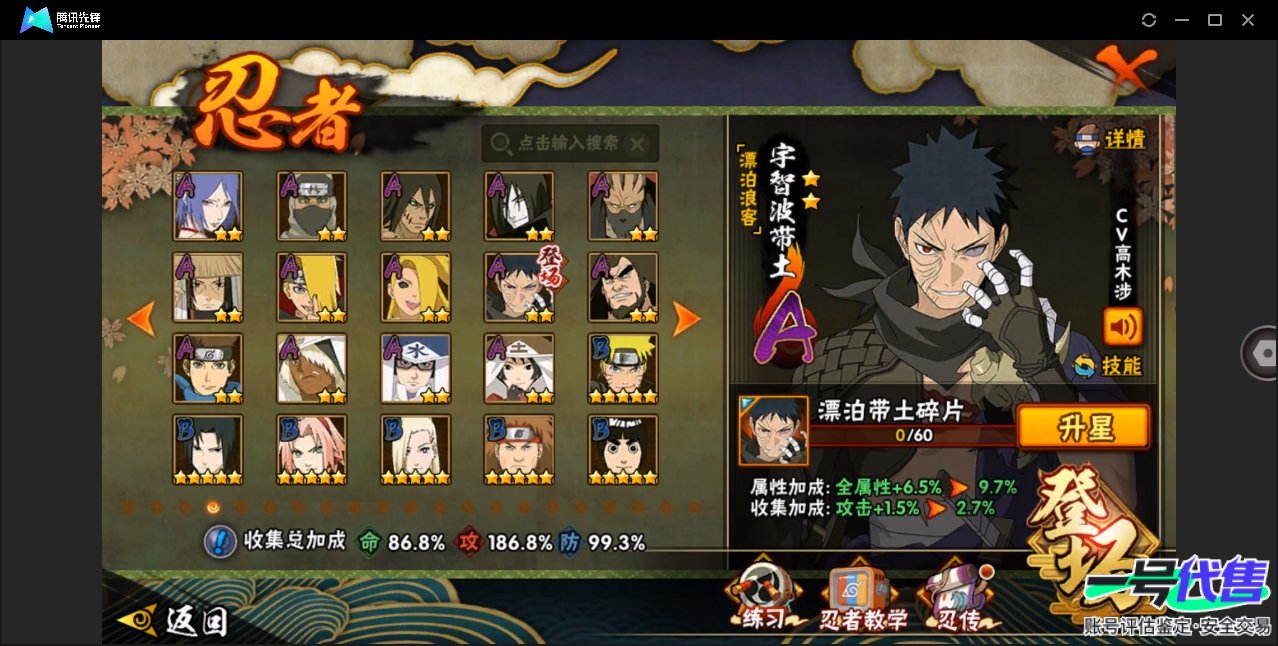Show the 技能 skills view
Viewport: 1278px width, 646px height.
point(1108,366)
